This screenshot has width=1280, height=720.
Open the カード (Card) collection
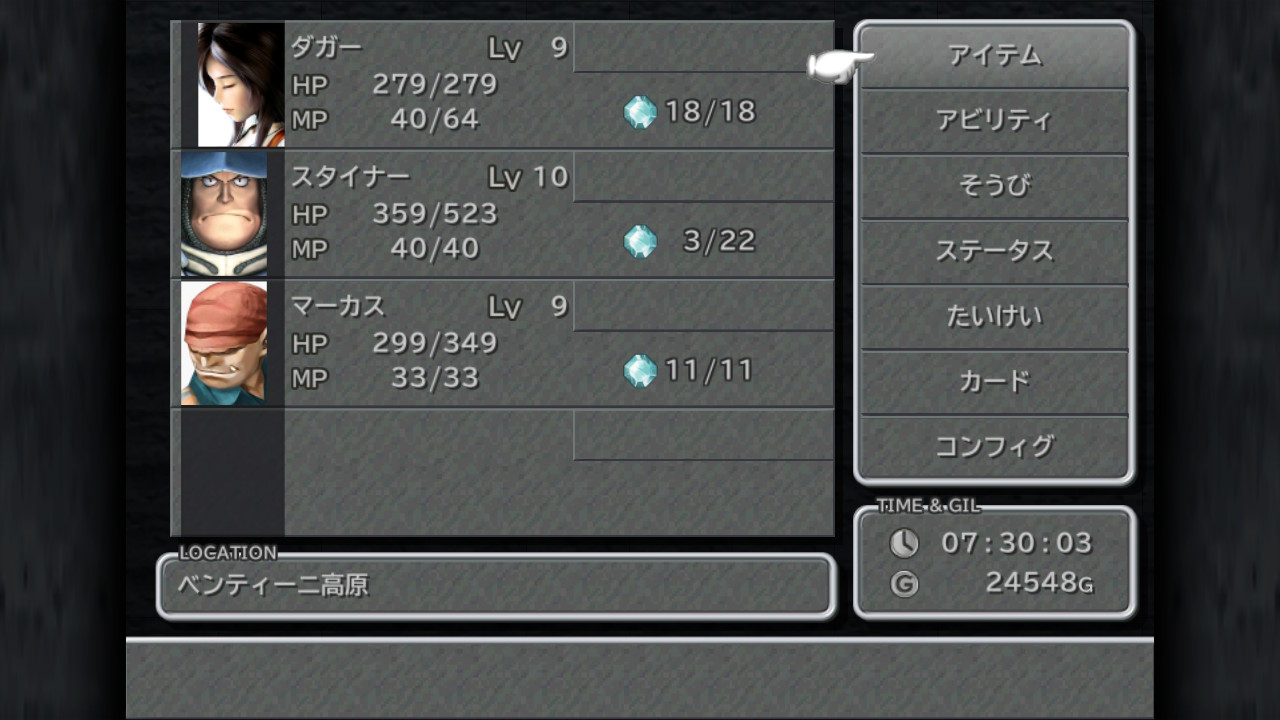(995, 382)
